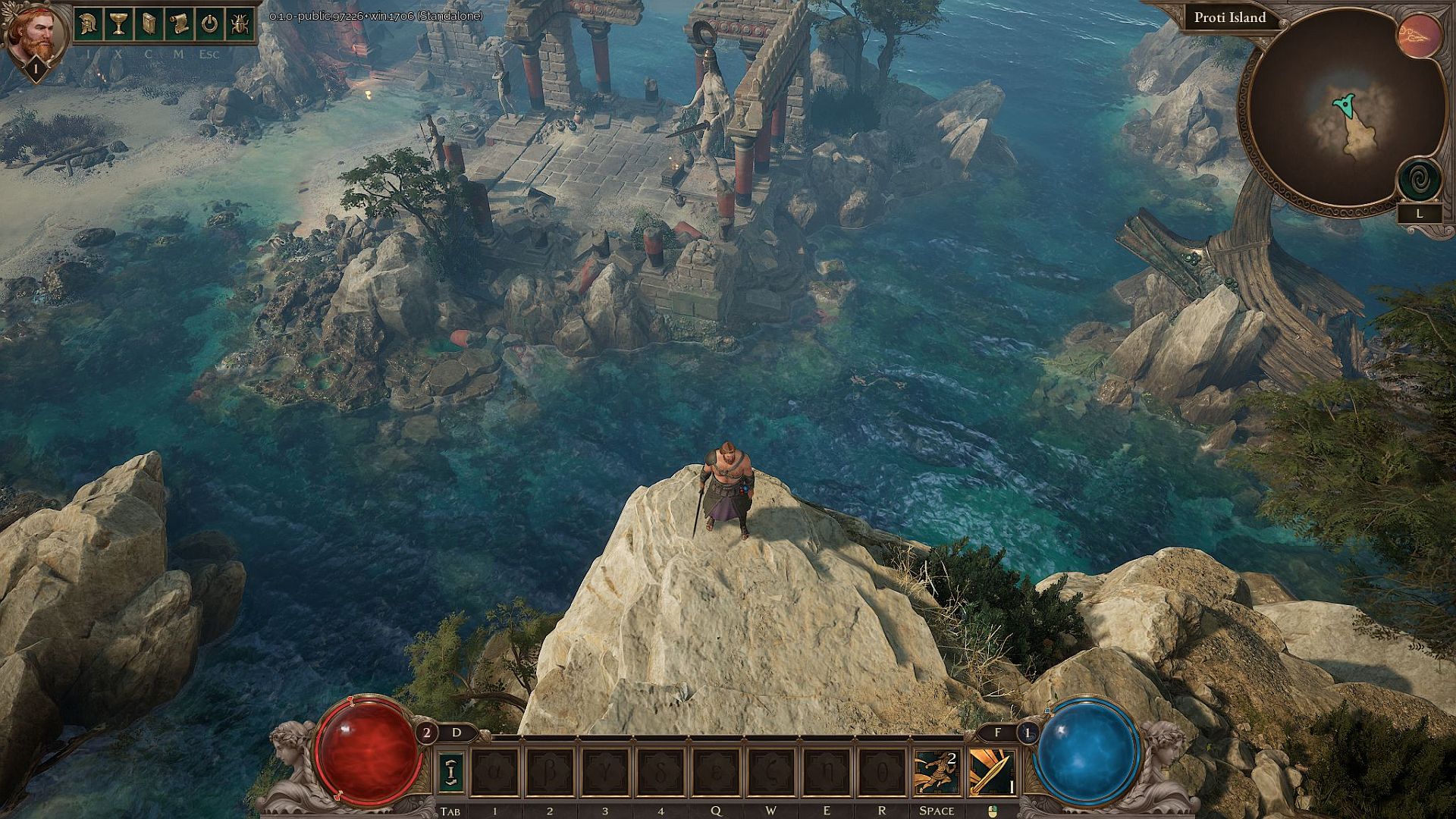Open the game menu with the power icon
The image size is (1456, 819).
[x=210, y=23]
